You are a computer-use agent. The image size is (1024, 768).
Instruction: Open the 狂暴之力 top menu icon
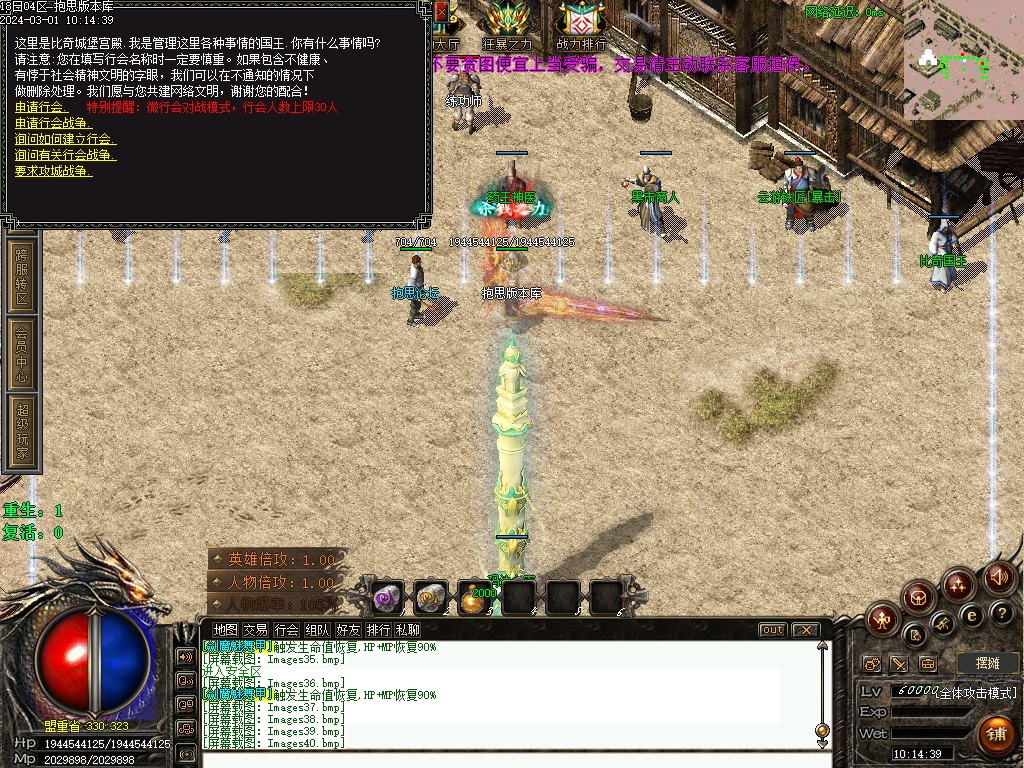point(507,24)
